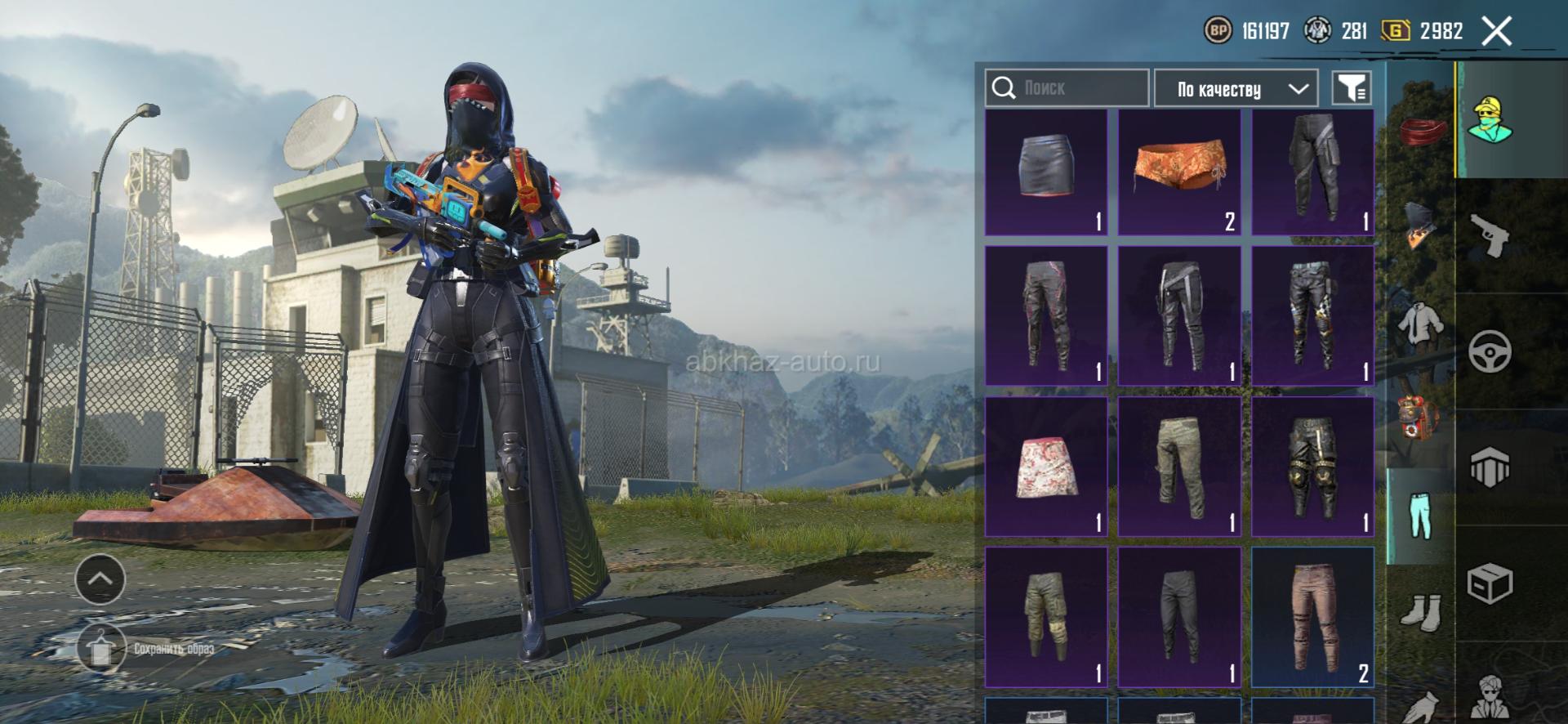Open the filter funnel button
The height and width of the screenshot is (724, 1568).
1352,87
